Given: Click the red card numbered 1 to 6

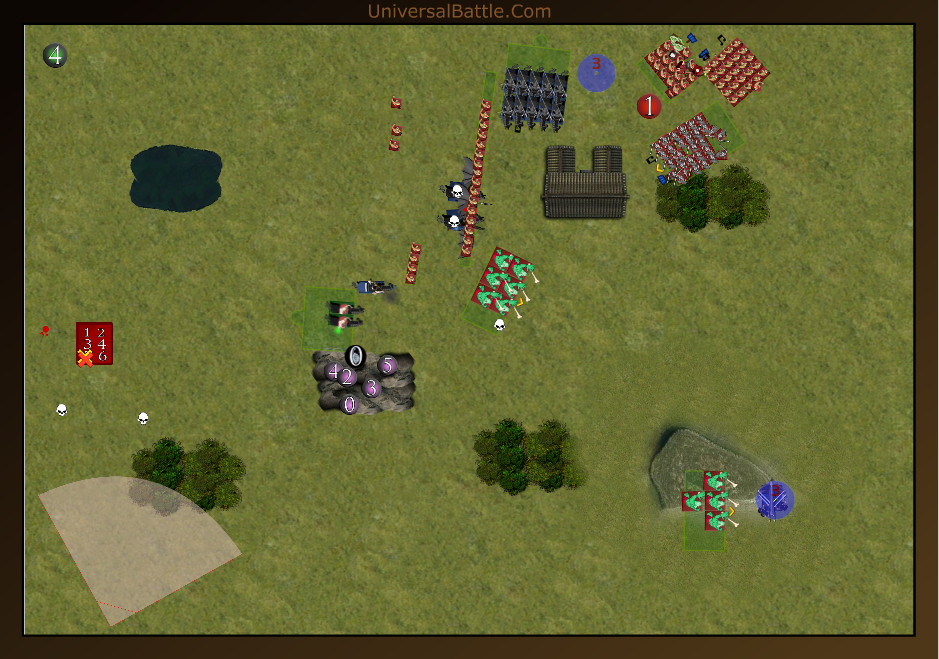Looking at the screenshot, I should 95,343.
